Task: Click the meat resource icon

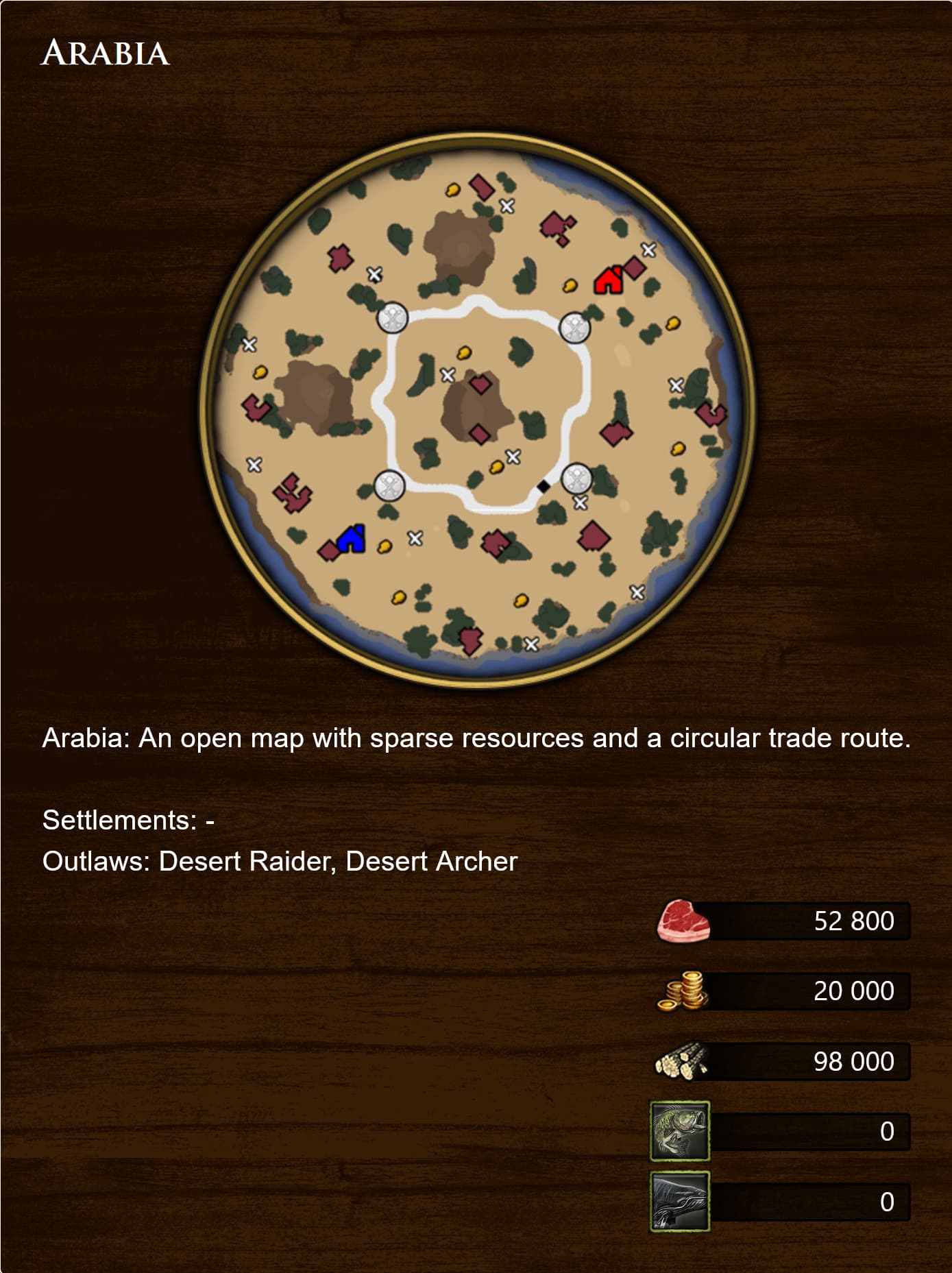Action: coord(683,921)
